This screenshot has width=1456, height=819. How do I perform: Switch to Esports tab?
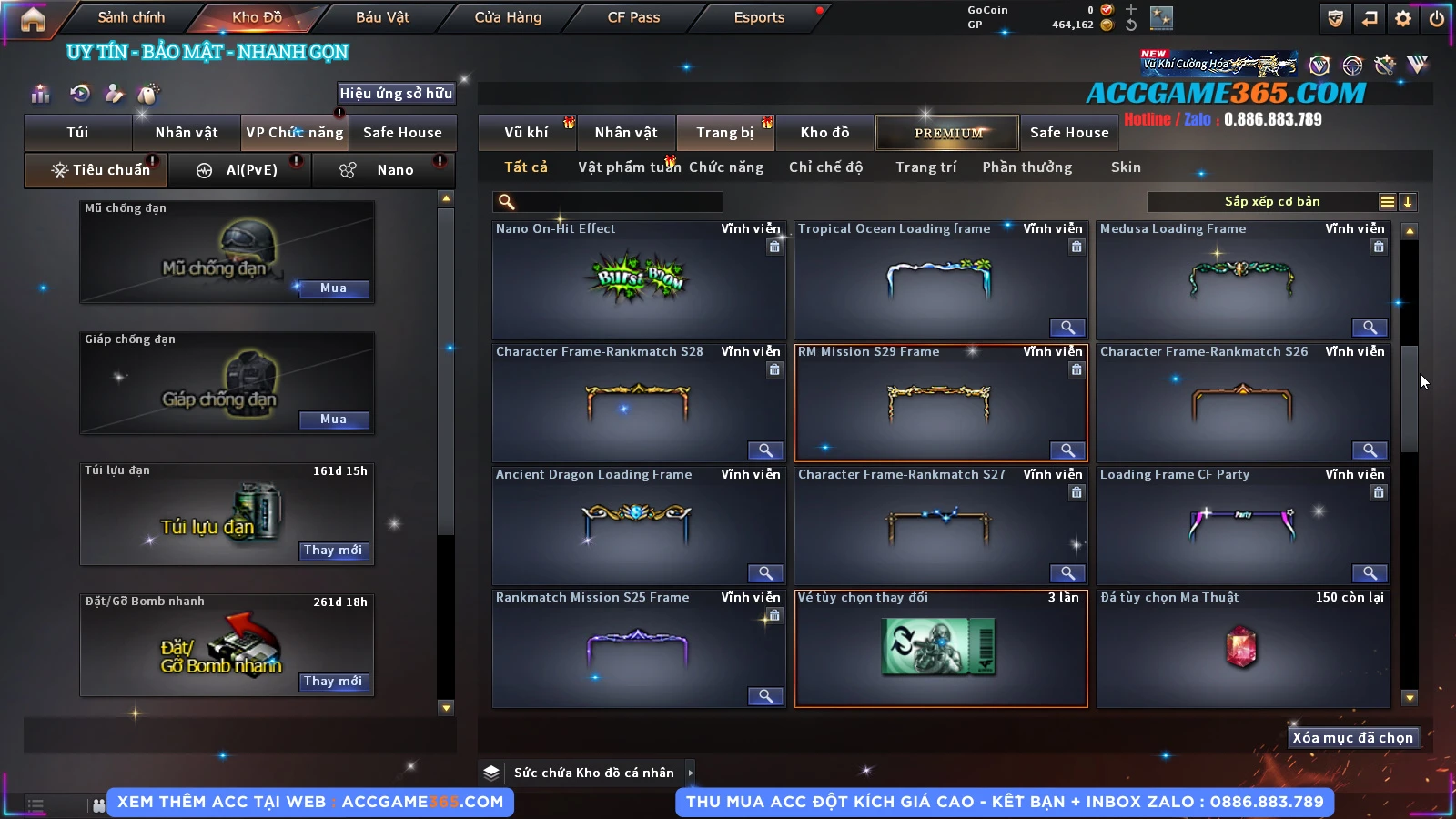pyautogui.click(x=759, y=17)
